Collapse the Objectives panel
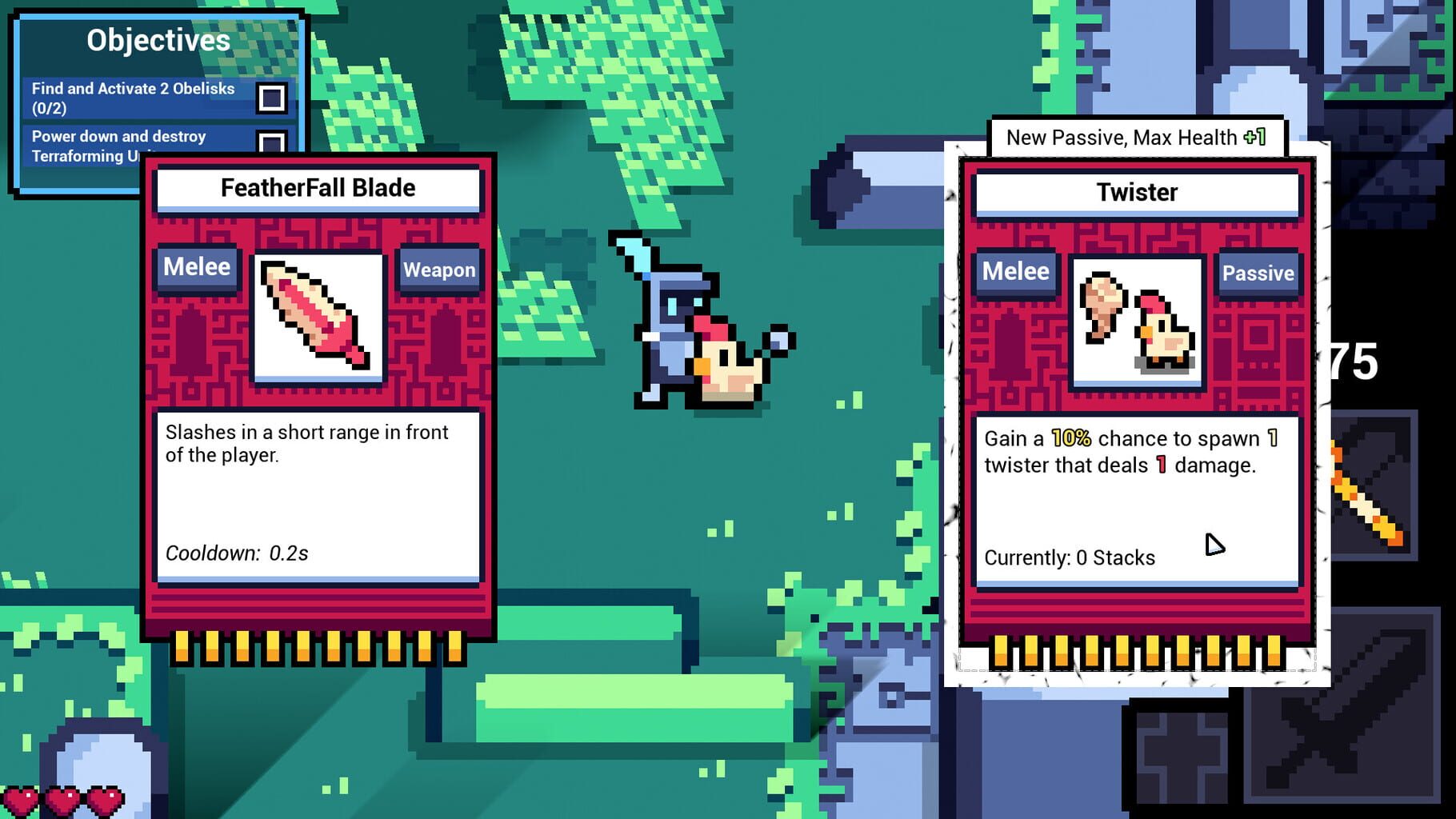Image resolution: width=1456 pixels, height=819 pixels. [x=157, y=40]
